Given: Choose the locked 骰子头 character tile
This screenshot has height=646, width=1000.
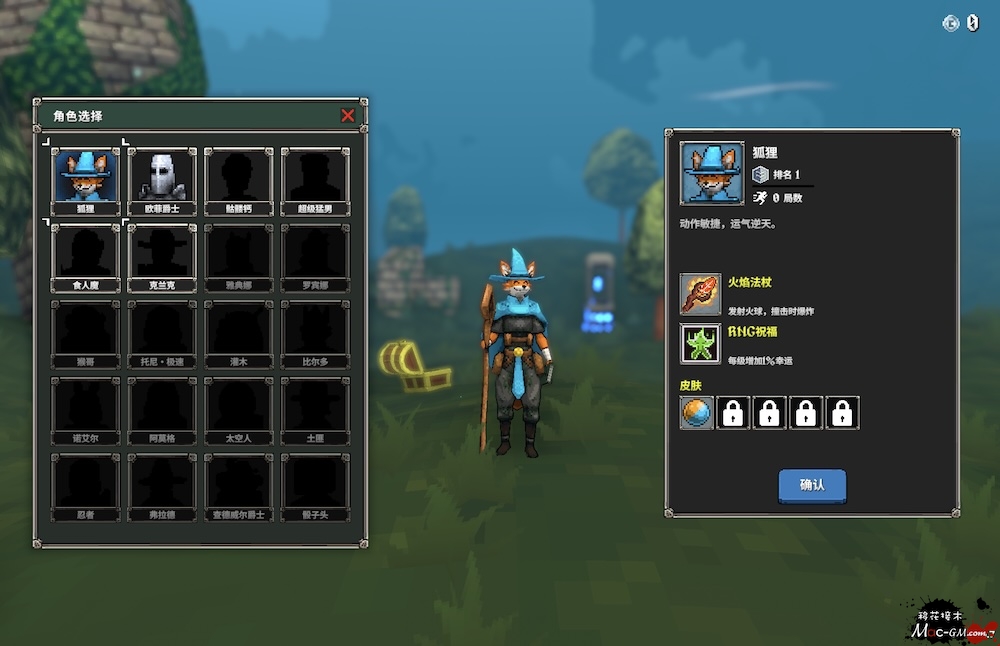Looking at the screenshot, I should tap(314, 486).
